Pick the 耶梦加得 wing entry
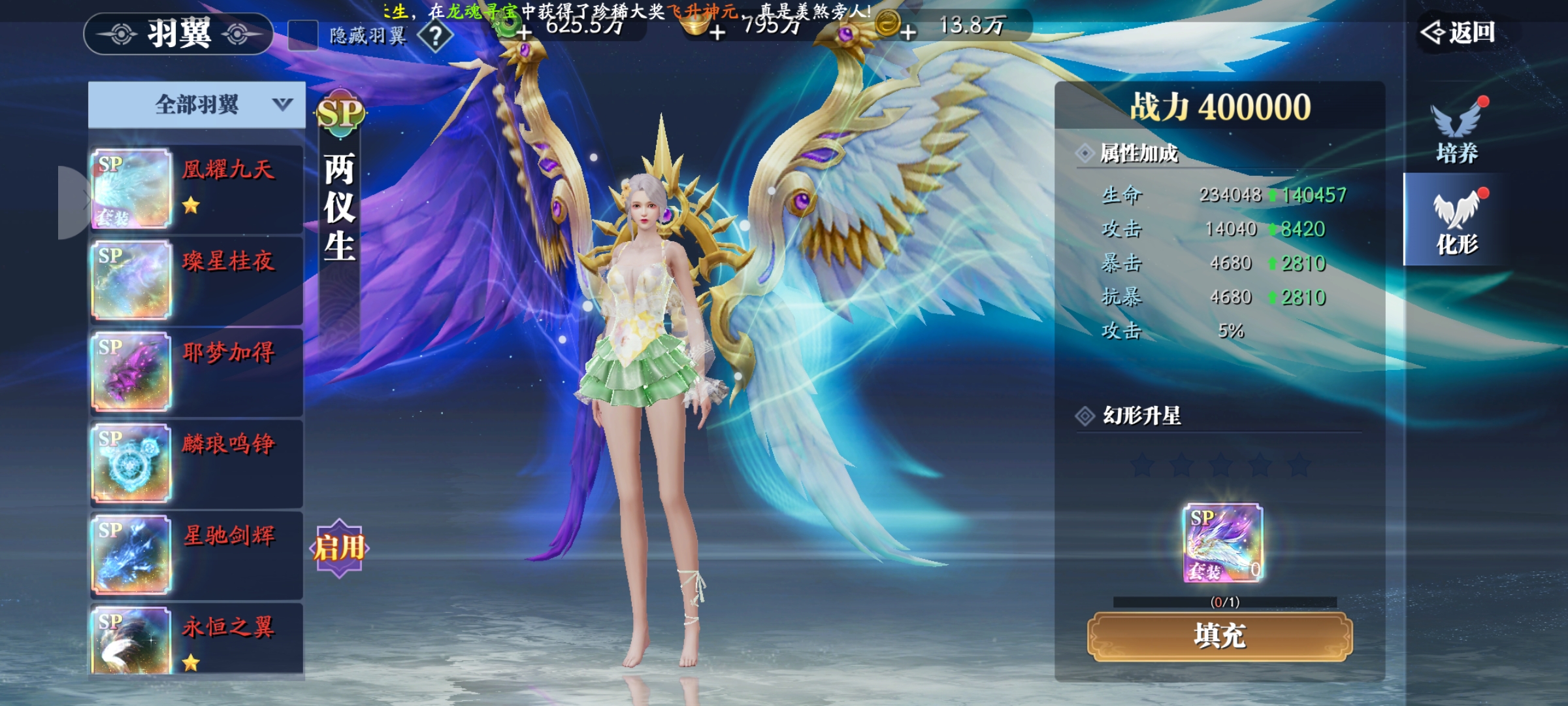The height and width of the screenshot is (706, 1568). coord(196,371)
